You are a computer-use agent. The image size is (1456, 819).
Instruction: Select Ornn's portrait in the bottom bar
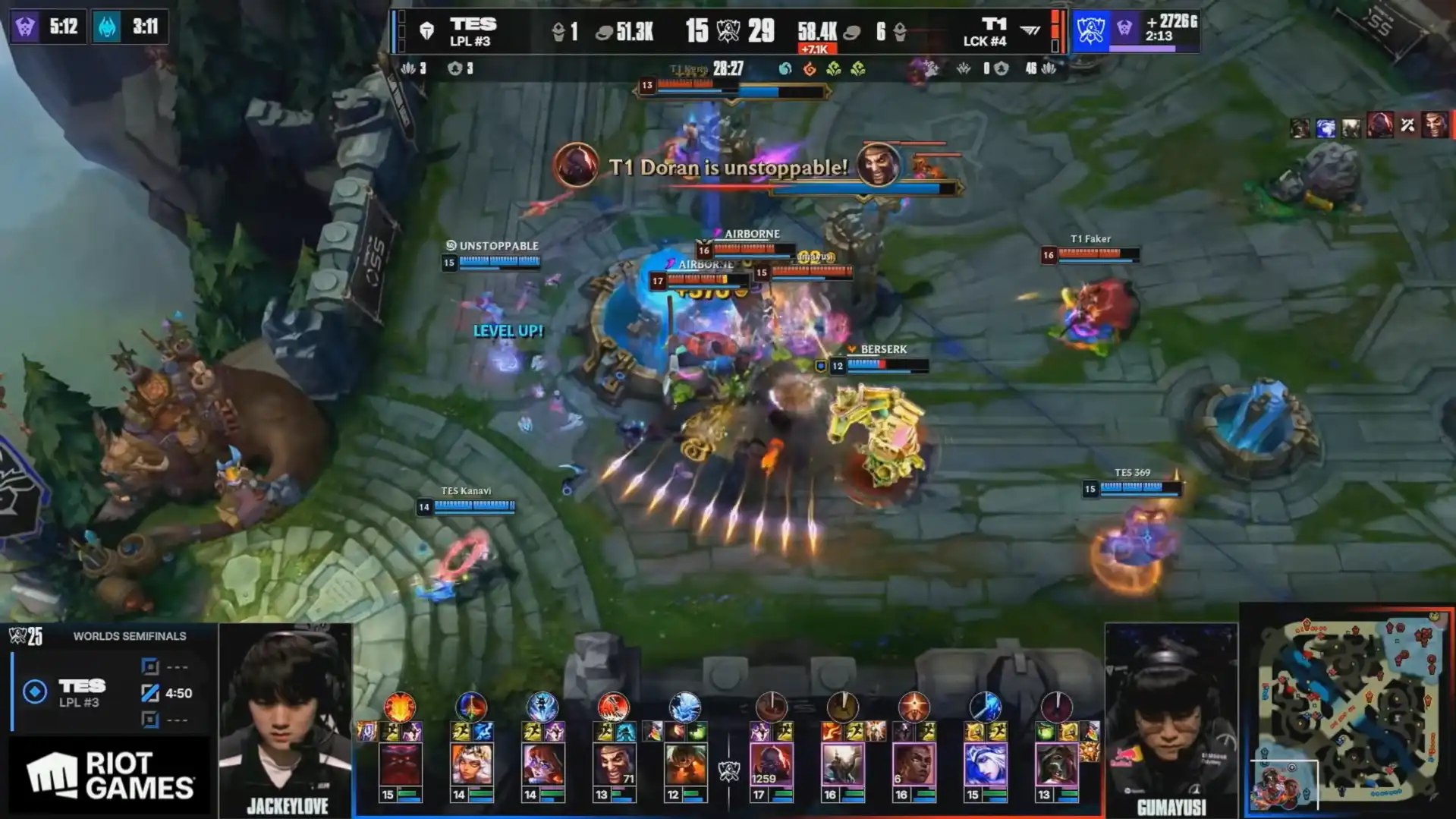coord(400,765)
